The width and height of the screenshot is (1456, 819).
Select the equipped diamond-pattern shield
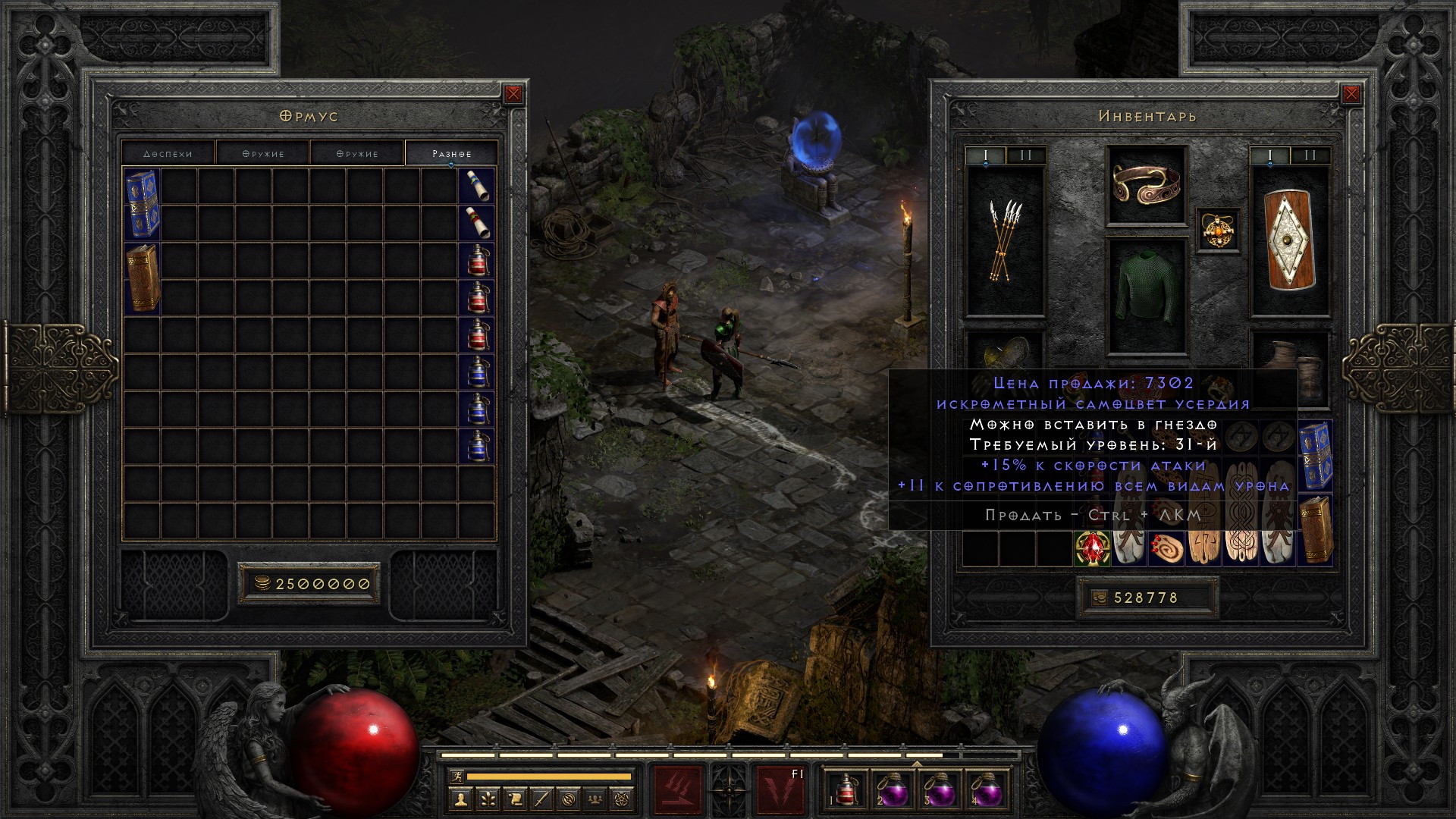[x=1289, y=241]
